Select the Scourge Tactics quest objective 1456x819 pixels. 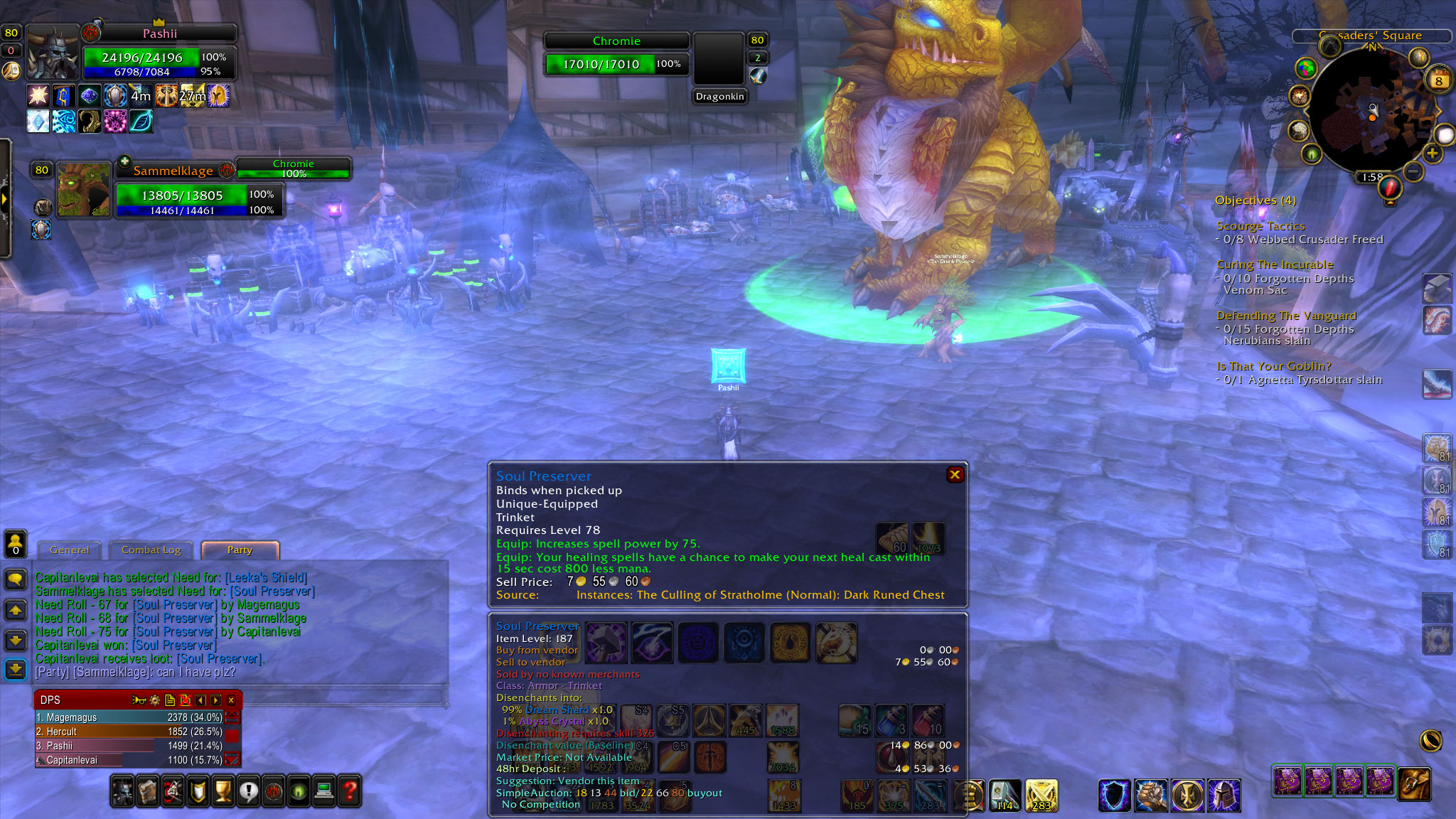pos(1260,226)
